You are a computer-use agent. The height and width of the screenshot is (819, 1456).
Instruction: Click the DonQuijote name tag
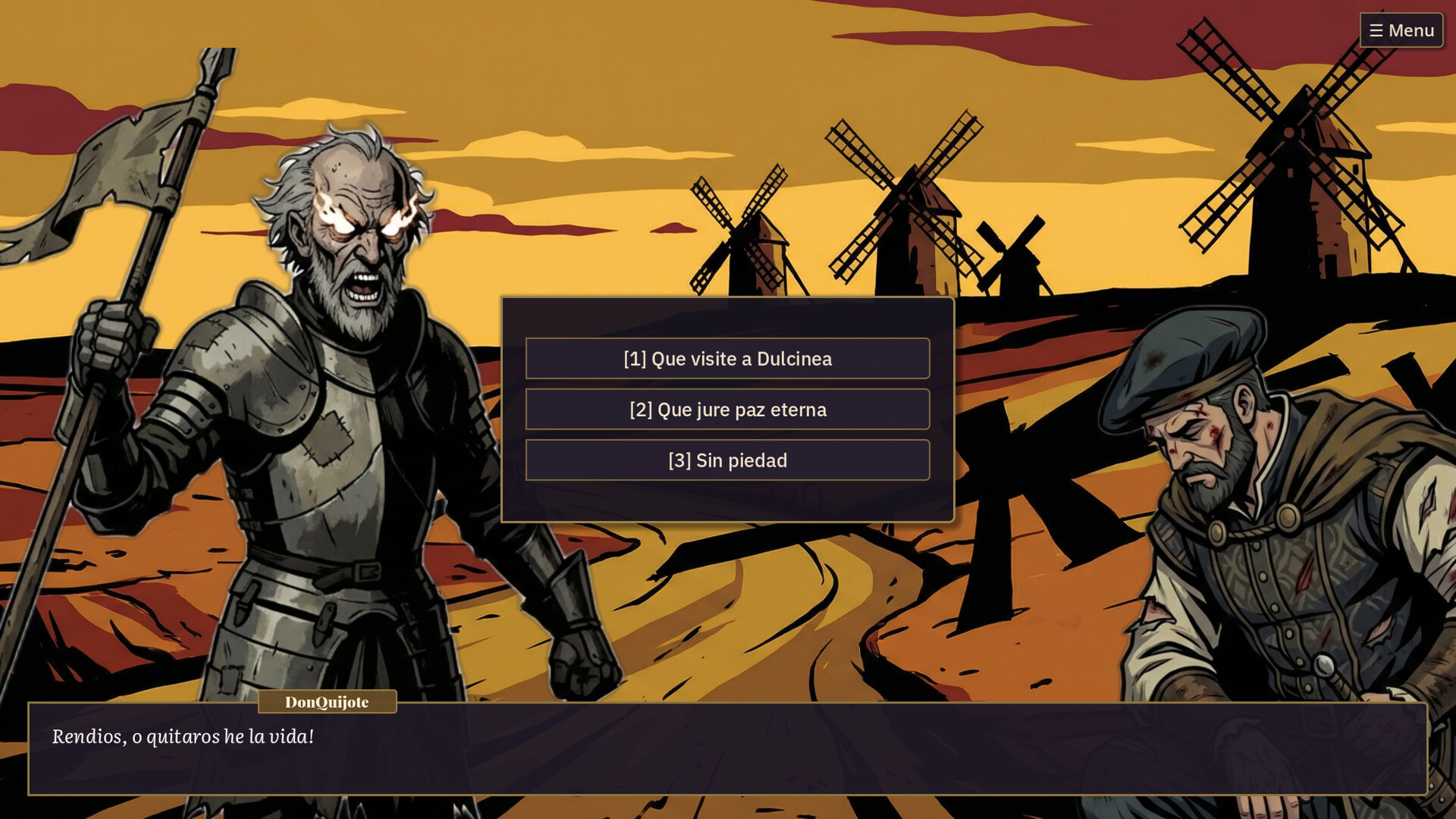point(326,702)
